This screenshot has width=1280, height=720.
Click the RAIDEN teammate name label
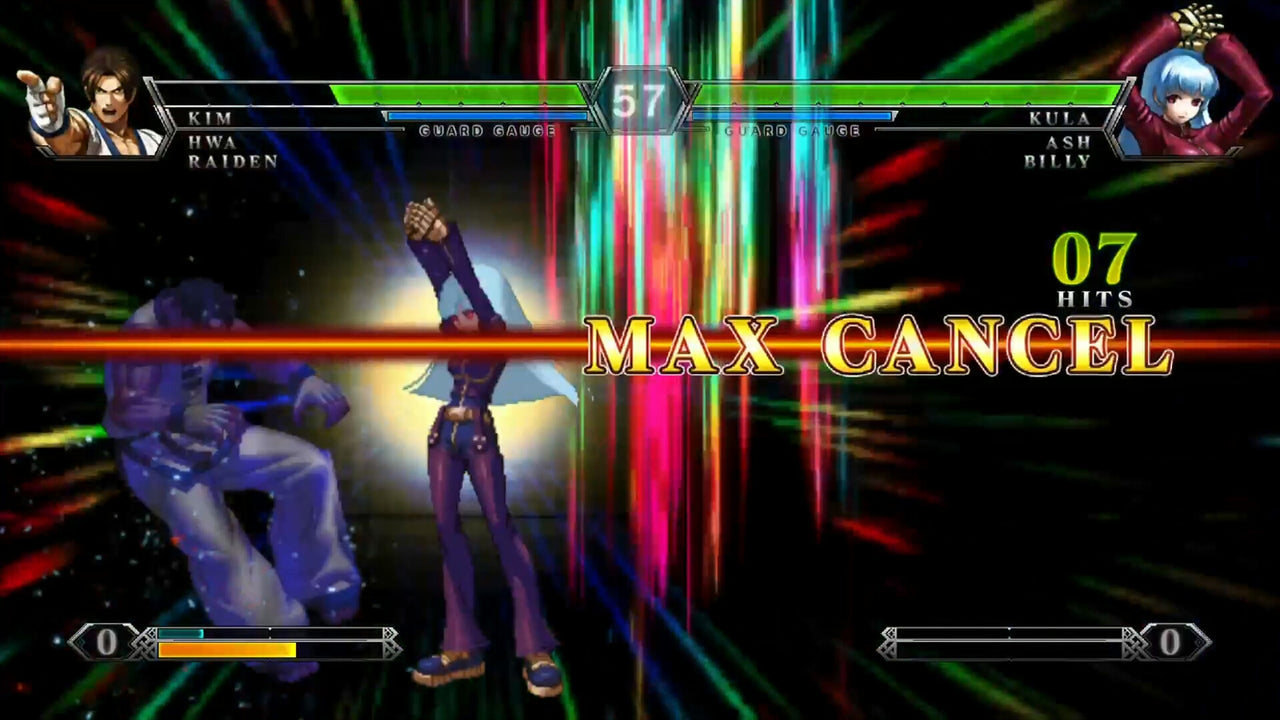tap(230, 158)
